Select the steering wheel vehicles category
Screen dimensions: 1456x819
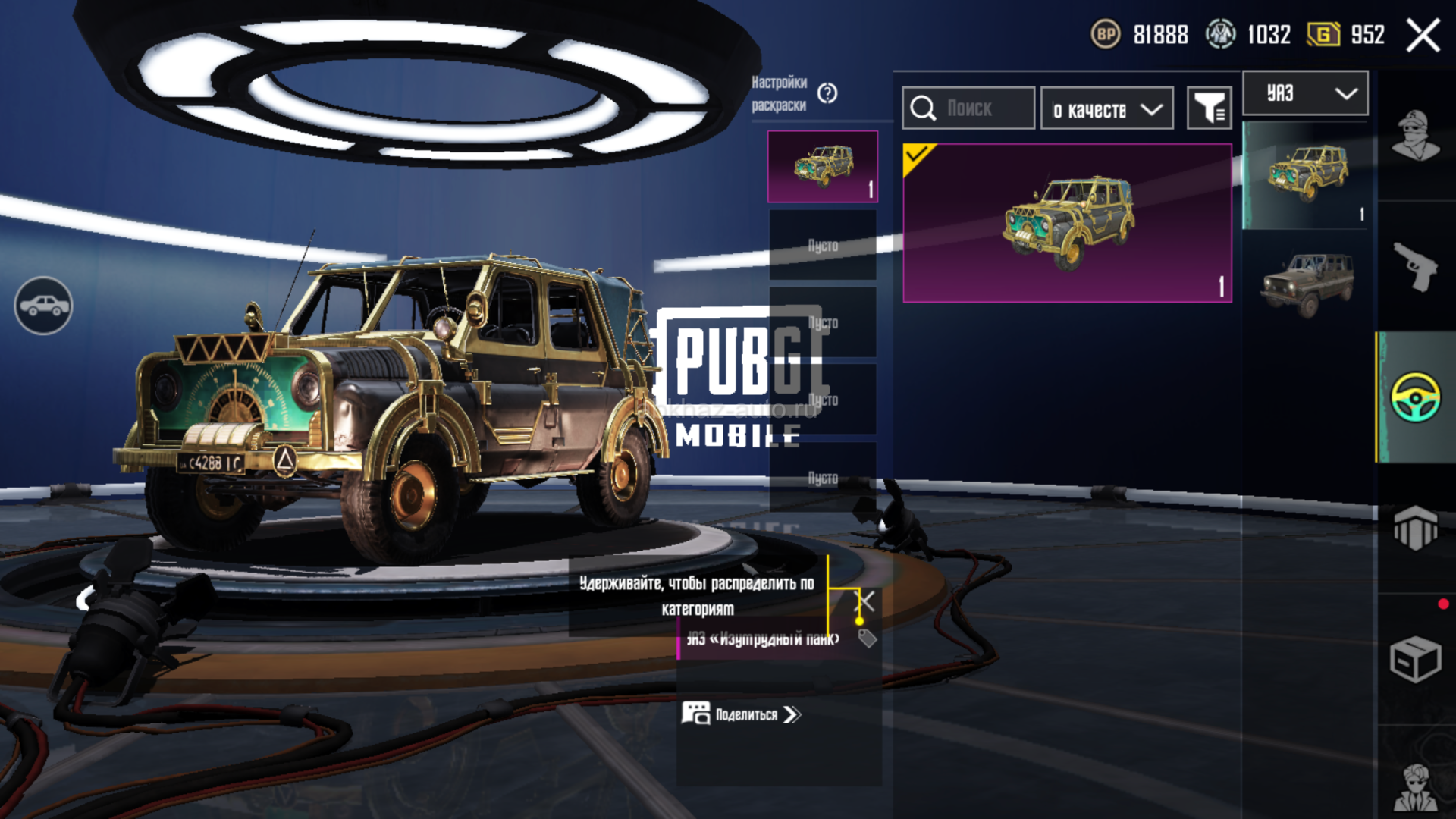pyautogui.click(x=1415, y=397)
